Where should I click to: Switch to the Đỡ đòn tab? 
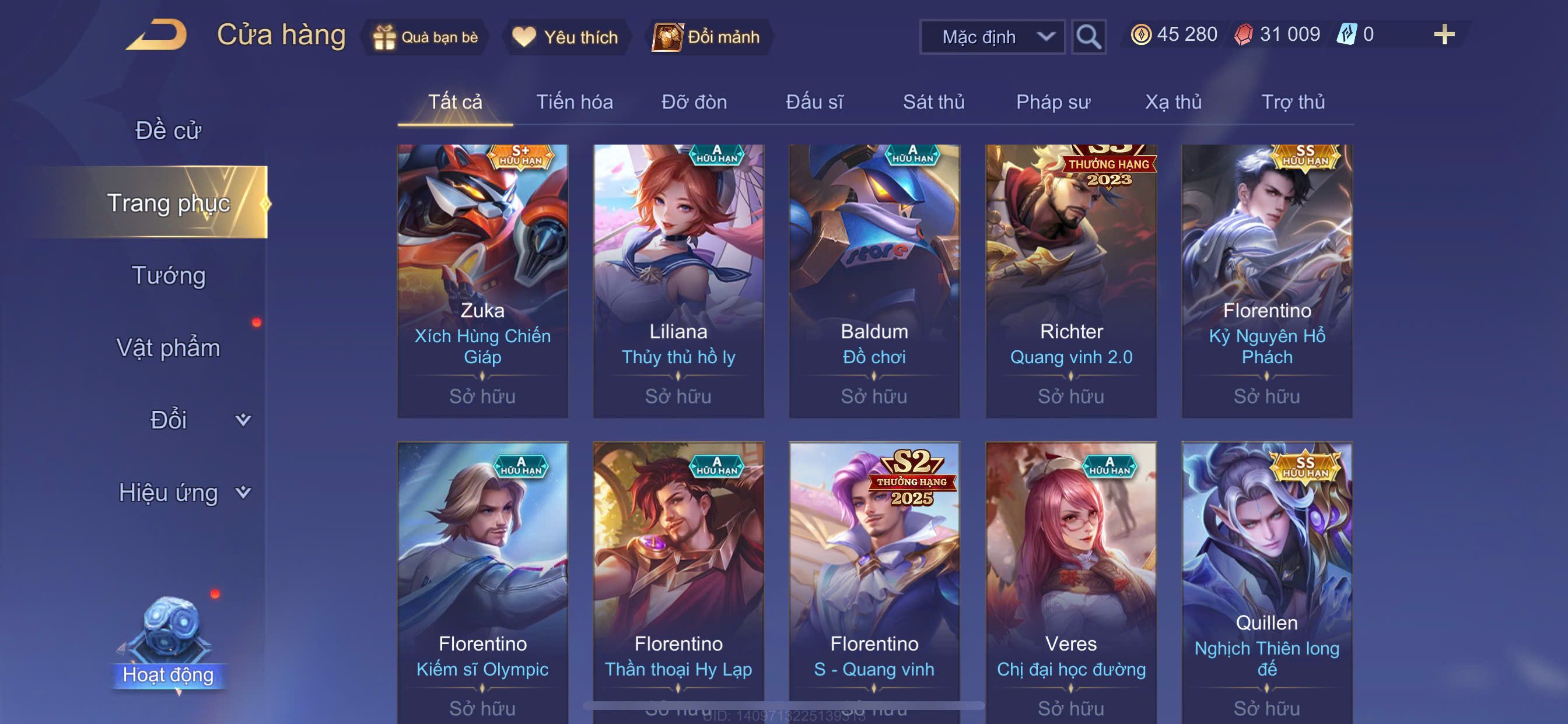pos(694,102)
